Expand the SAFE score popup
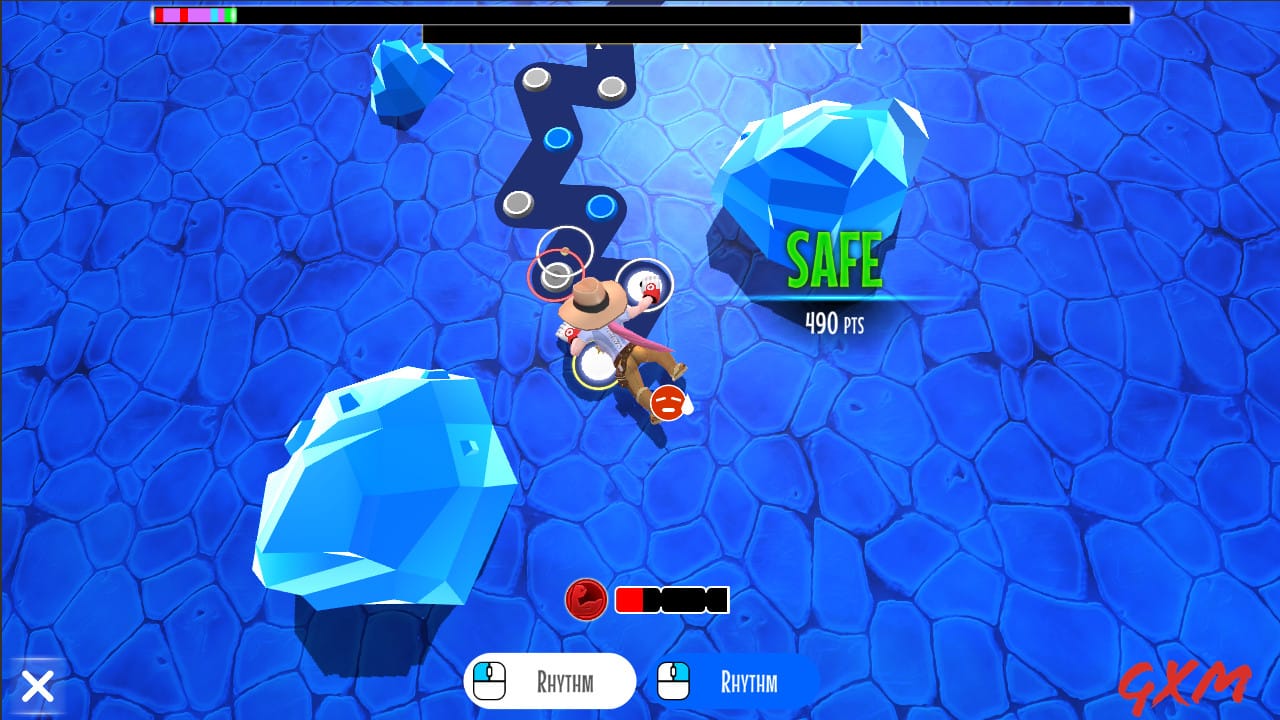This screenshot has height=720, width=1280. pos(836,258)
